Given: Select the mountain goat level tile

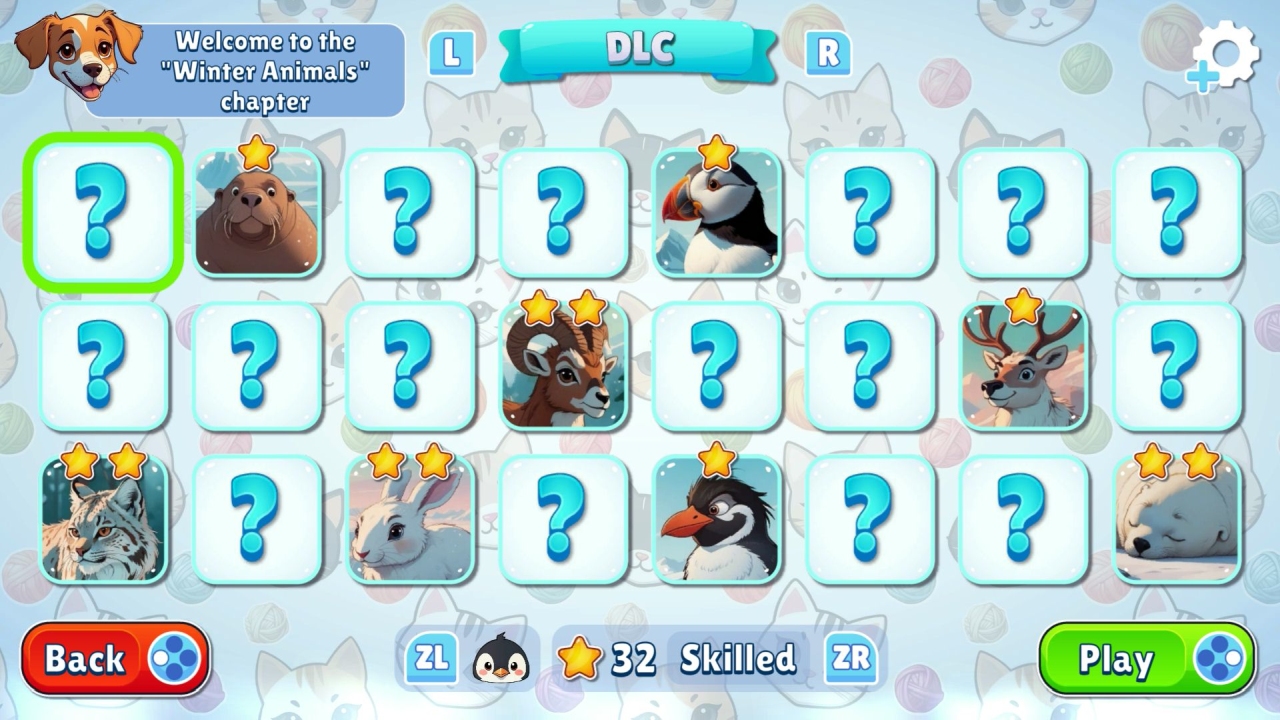Looking at the screenshot, I should pyautogui.click(x=564, y=366).
